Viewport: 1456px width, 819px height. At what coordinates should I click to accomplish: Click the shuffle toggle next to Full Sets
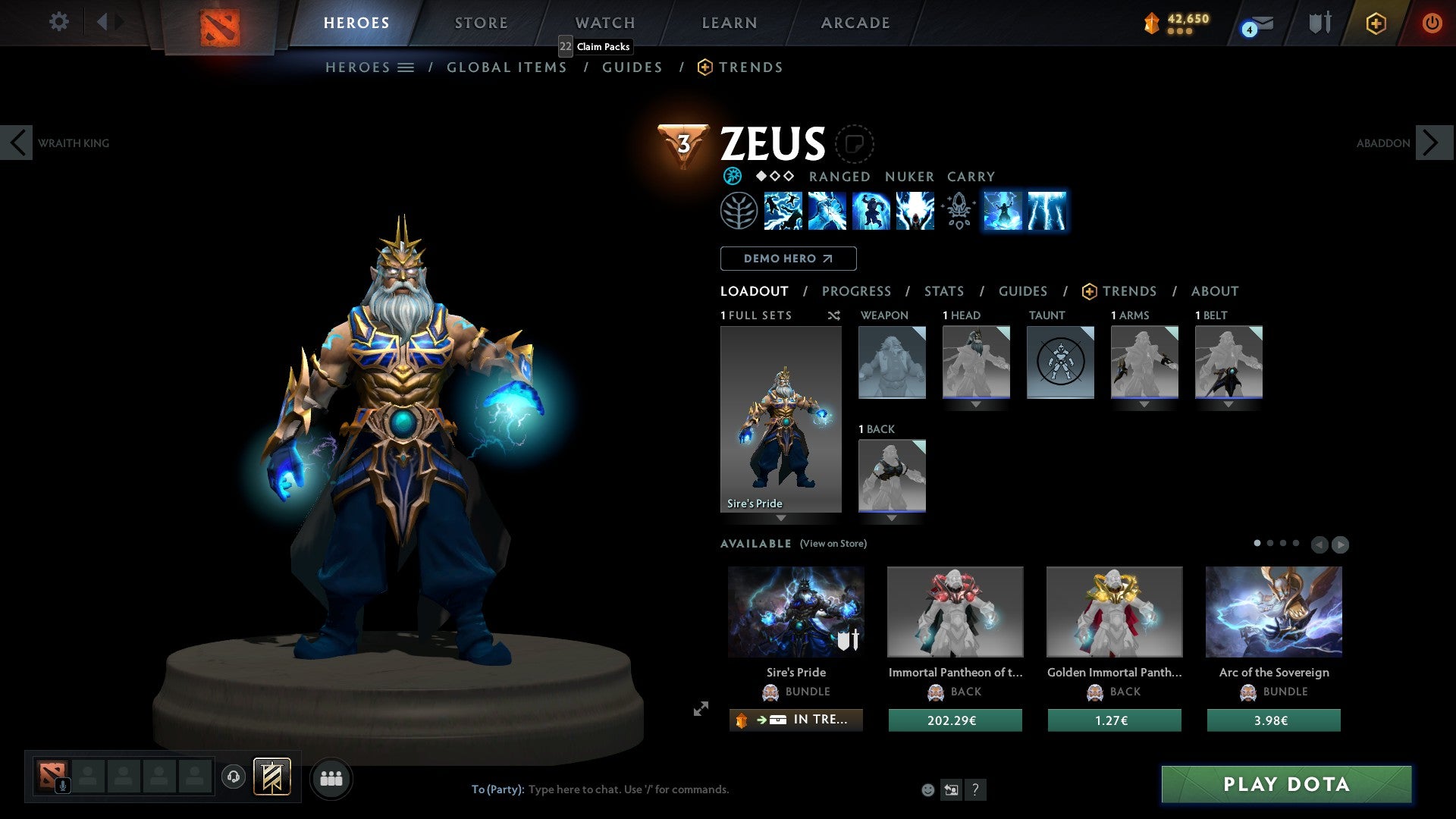[x=834, y=315]
